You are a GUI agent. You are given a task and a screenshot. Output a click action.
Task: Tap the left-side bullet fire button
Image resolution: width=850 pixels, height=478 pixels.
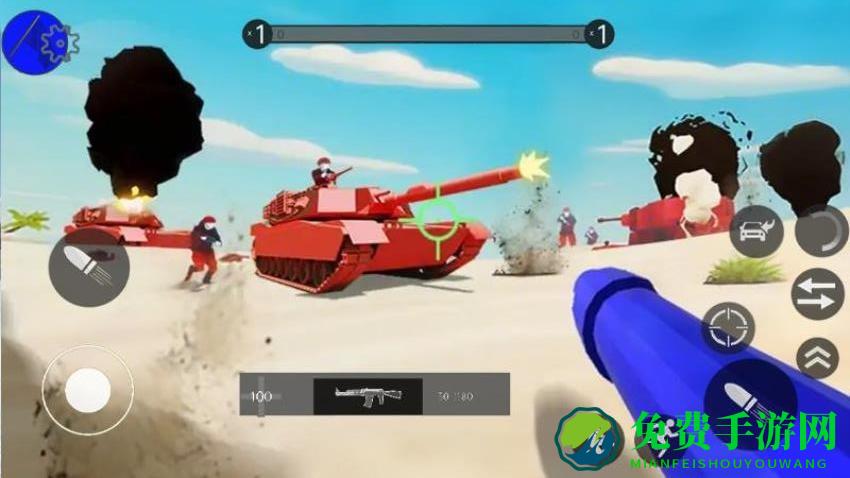pos(88,268)
